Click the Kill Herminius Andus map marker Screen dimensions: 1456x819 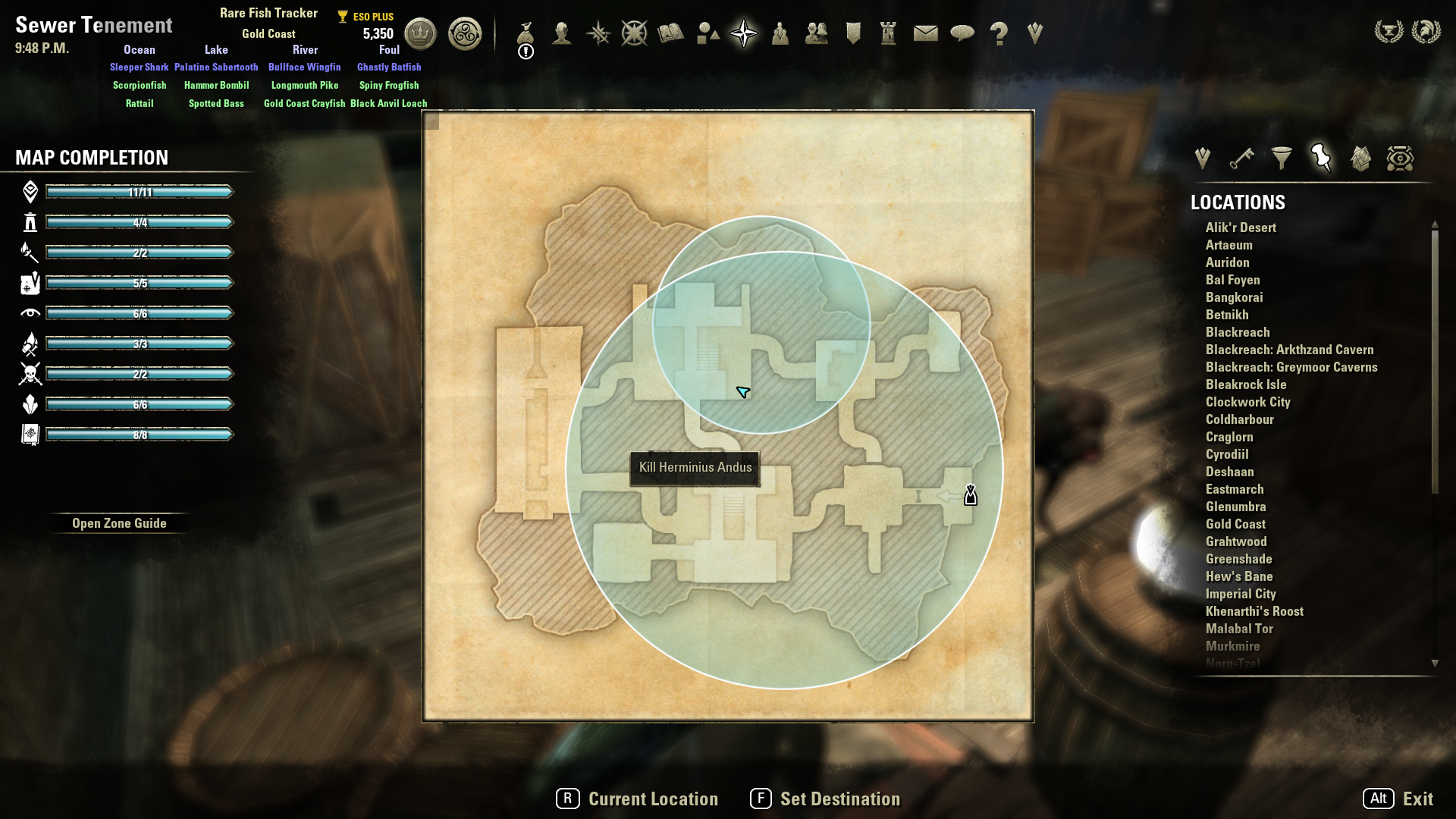[x=695, y=468]
